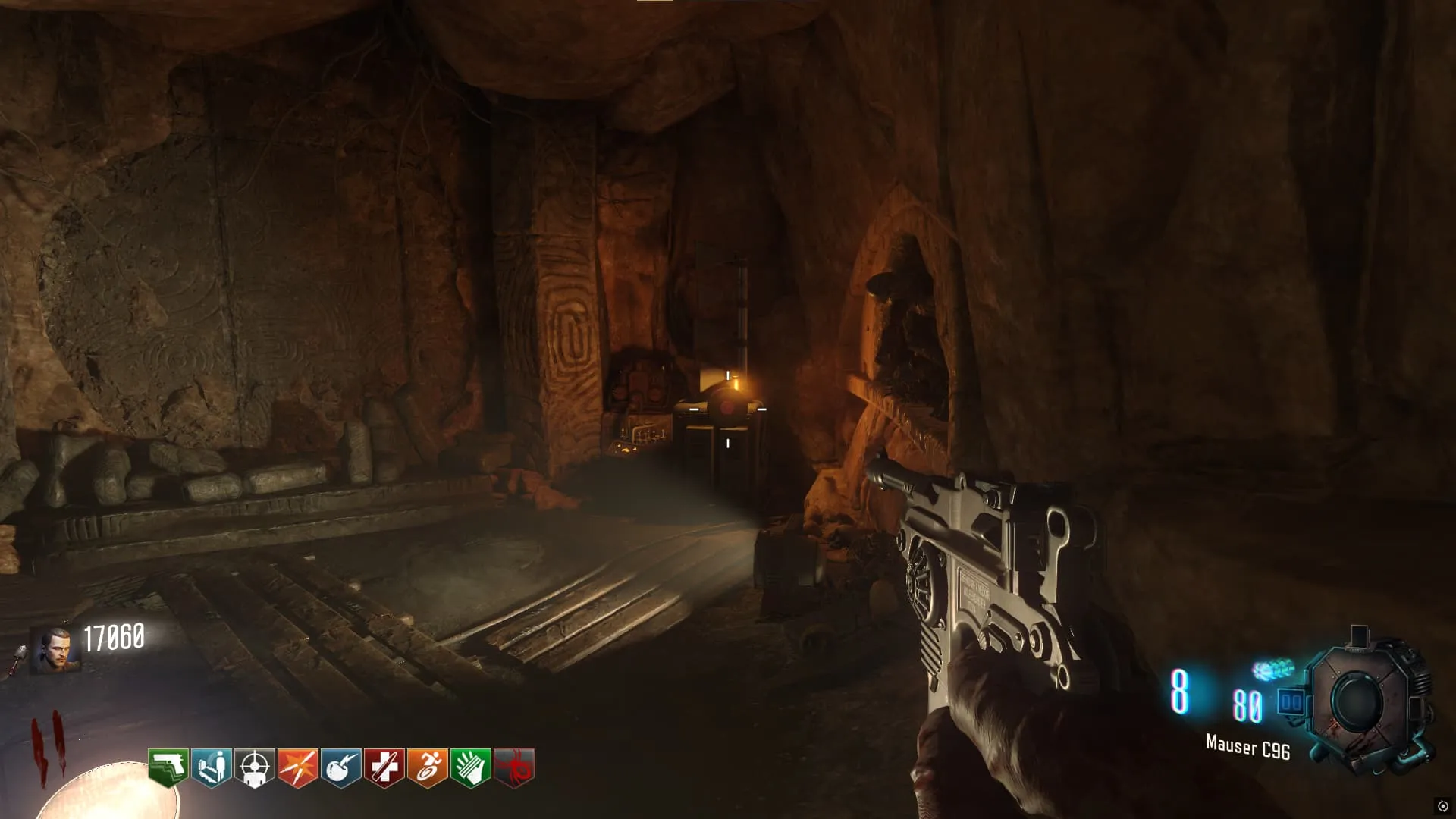Select the Deadshot Daiquiri crosshair perk

[x=255, y=768]
